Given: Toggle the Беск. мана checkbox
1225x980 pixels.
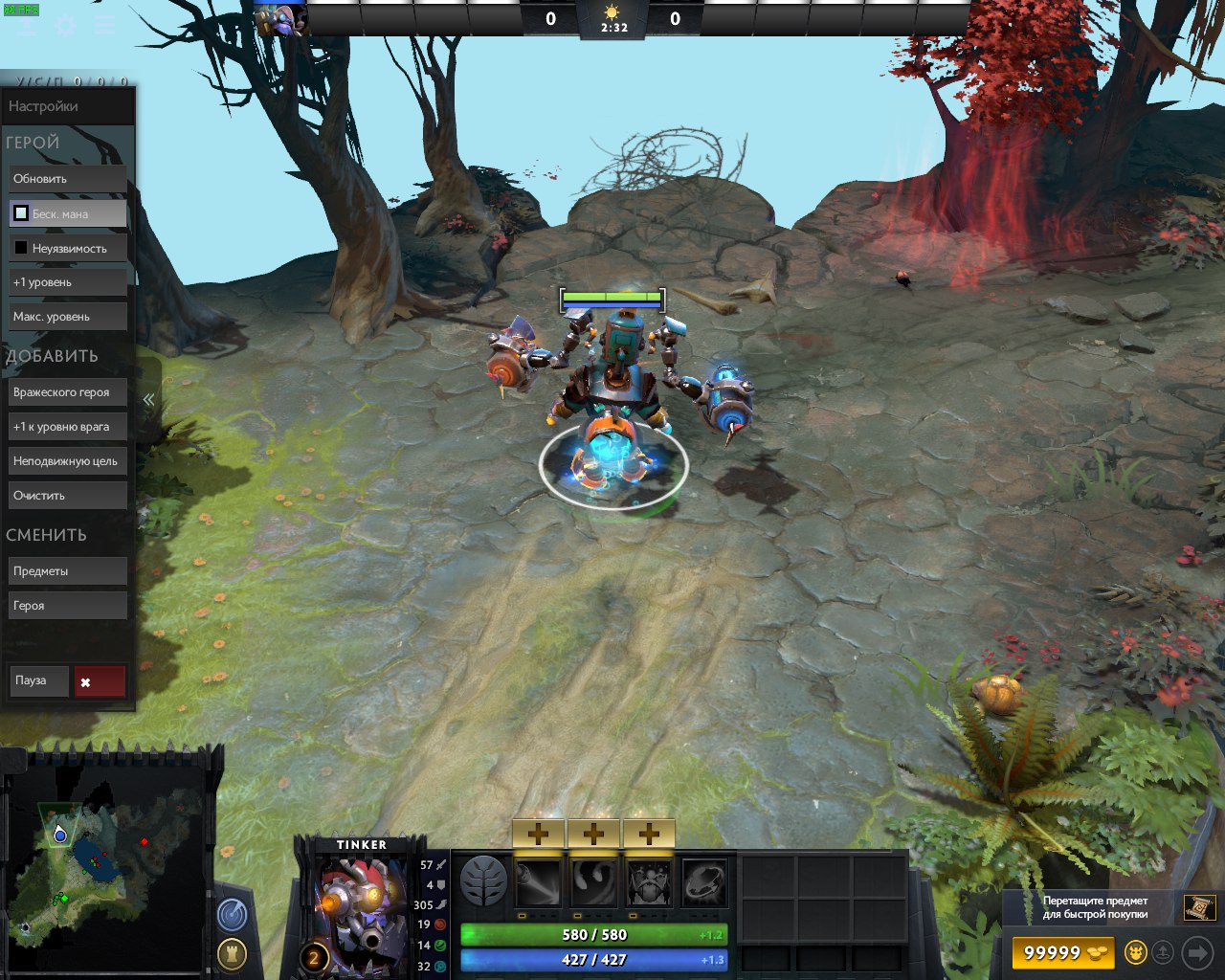Looking at the screenshot, I should [21, 213].
